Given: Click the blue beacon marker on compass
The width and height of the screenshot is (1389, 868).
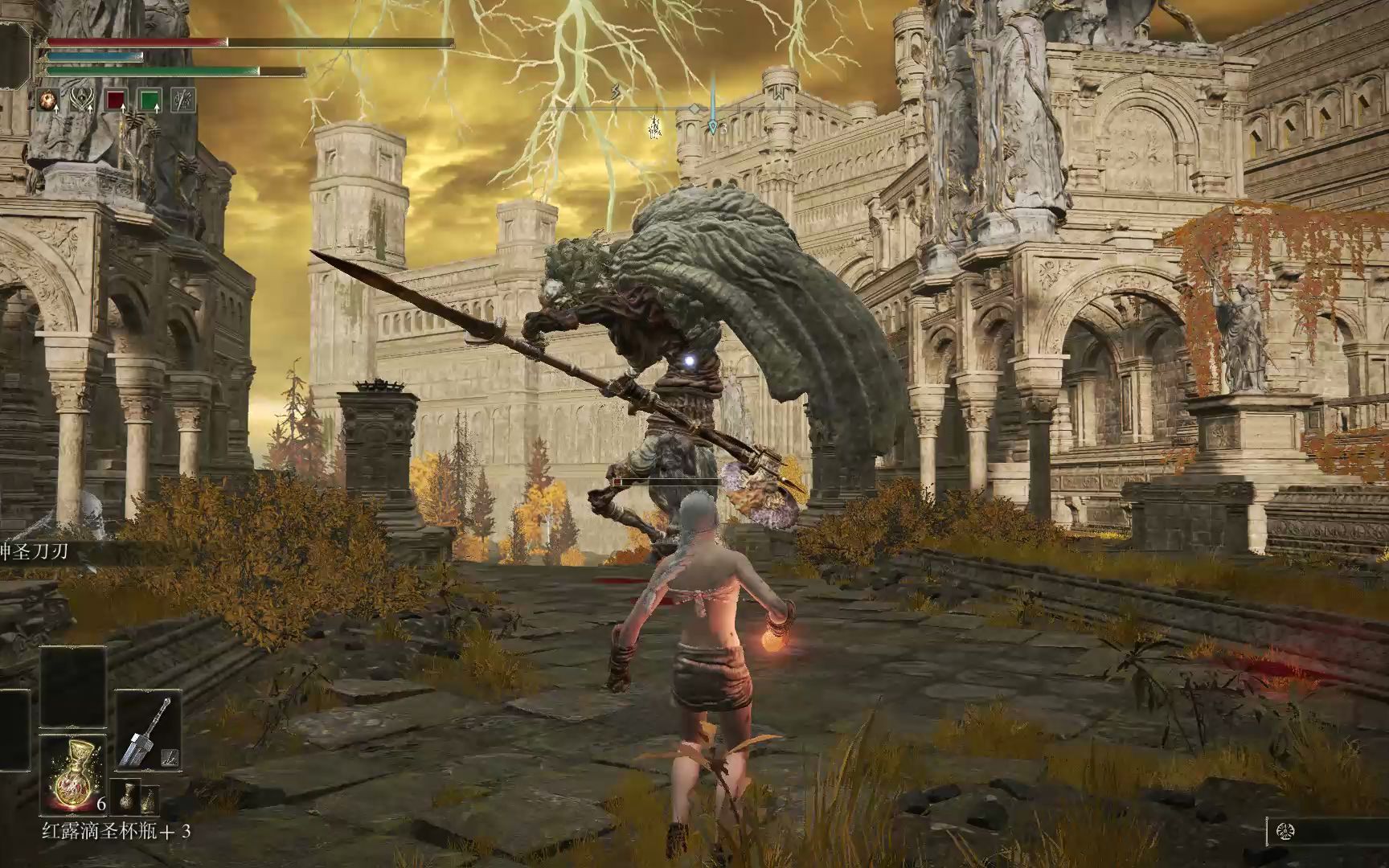Looking at the screenshot, I should click(x=713, y=125).
